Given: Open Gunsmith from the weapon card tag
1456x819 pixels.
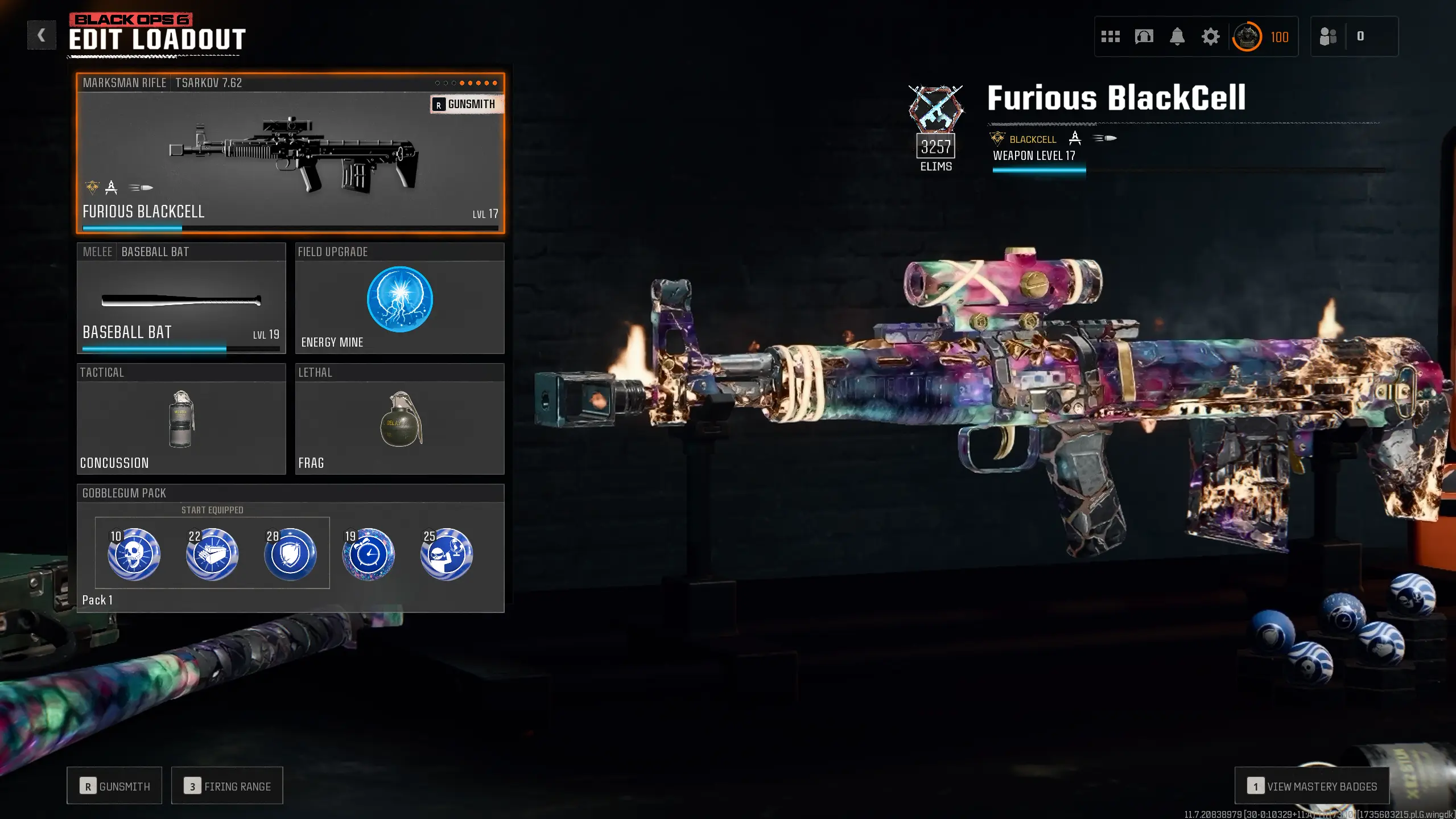Looking at the screenshot, I should pyautogui.click(x=466, y=104).
